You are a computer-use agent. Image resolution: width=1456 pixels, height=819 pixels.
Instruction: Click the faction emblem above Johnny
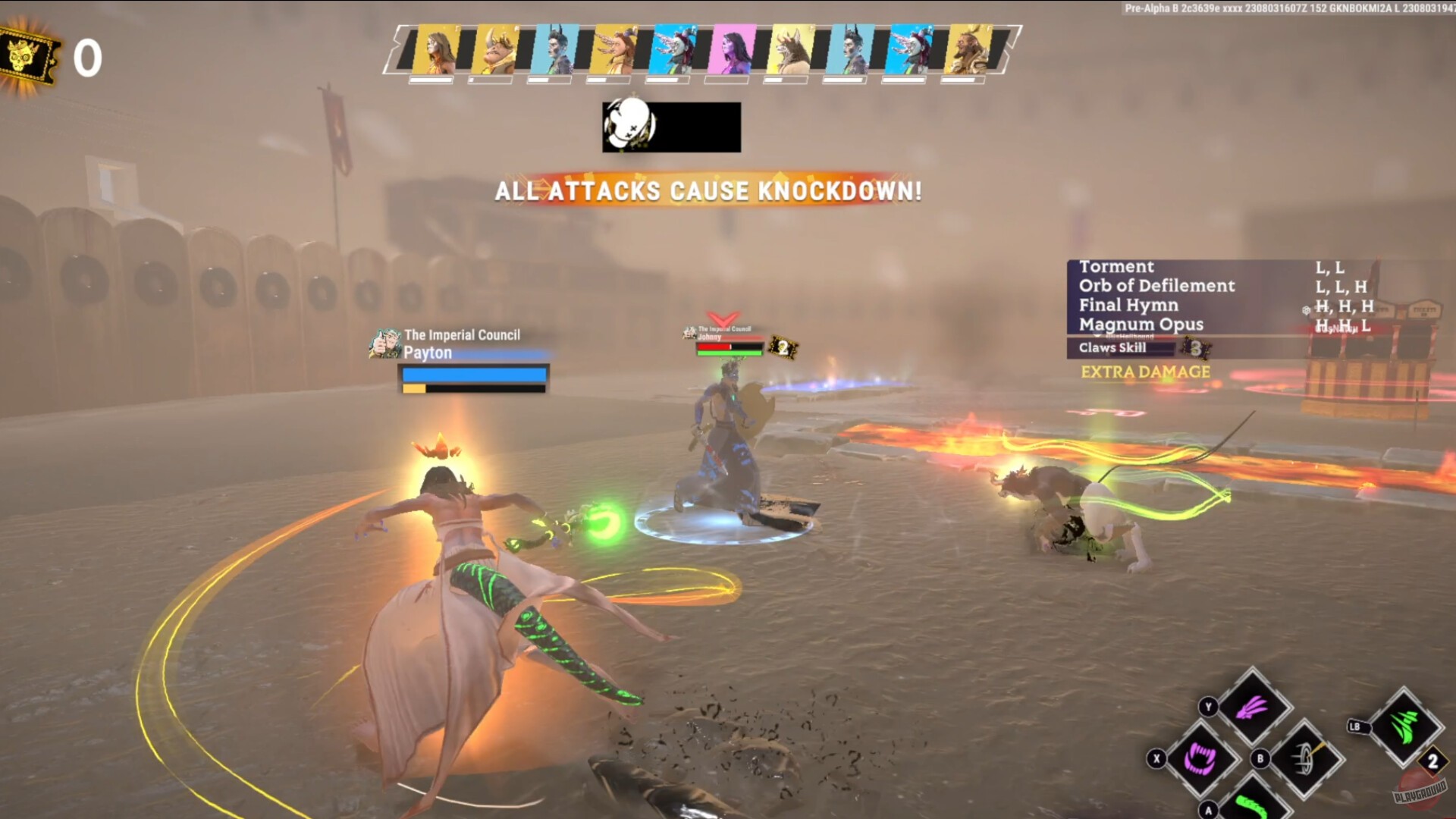pos(689,331)
